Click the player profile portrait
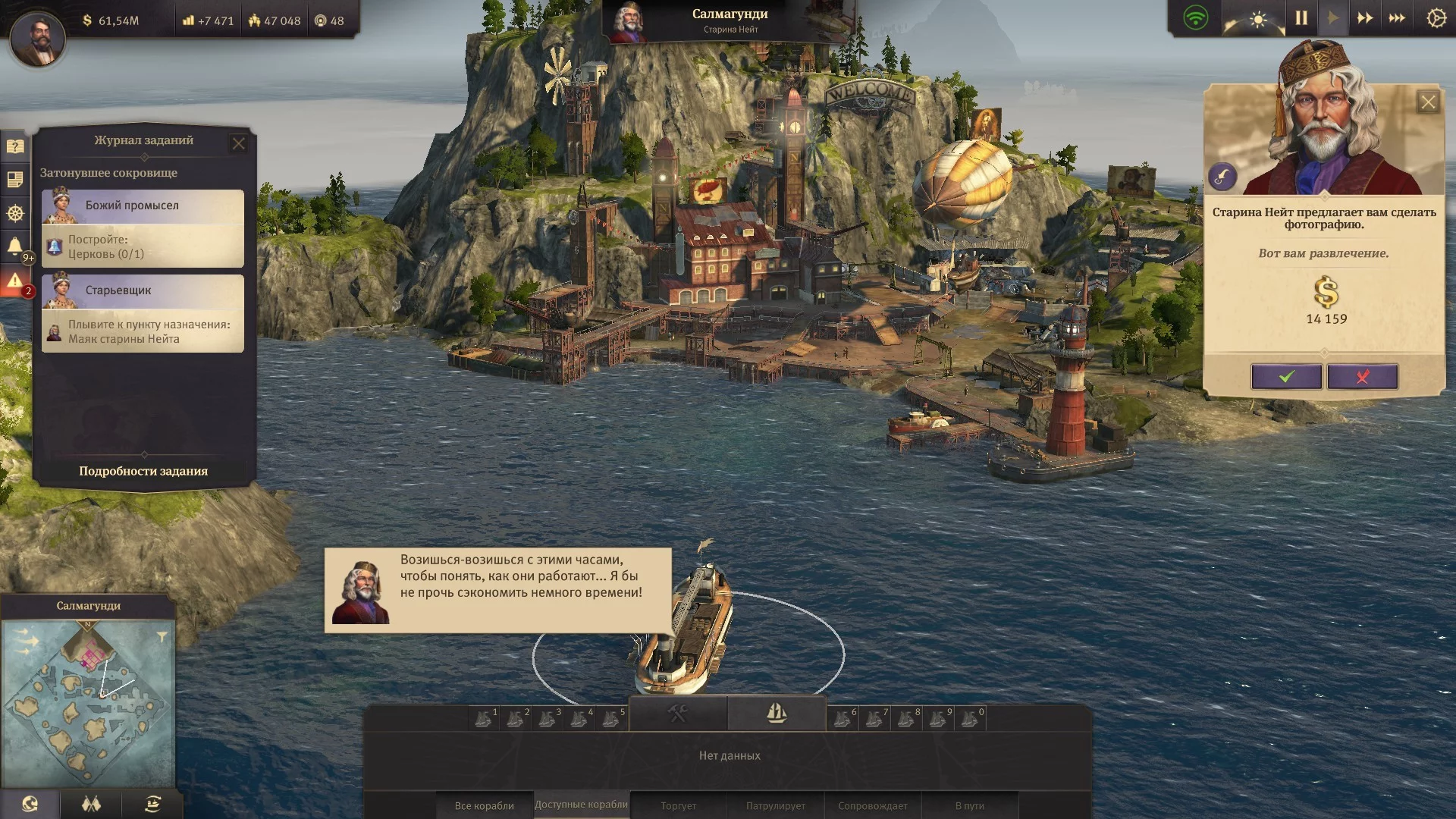This screenshot has height=819, width=1456. (37, 36)
